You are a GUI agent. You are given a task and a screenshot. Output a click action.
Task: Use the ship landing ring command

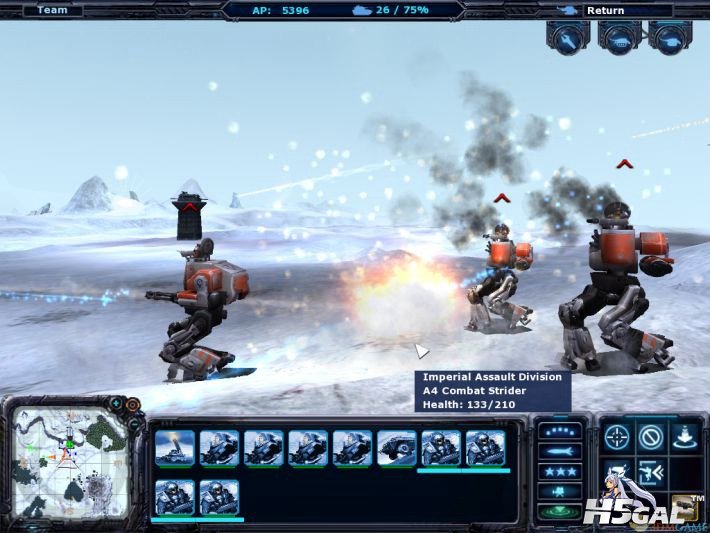click(687, 436)
